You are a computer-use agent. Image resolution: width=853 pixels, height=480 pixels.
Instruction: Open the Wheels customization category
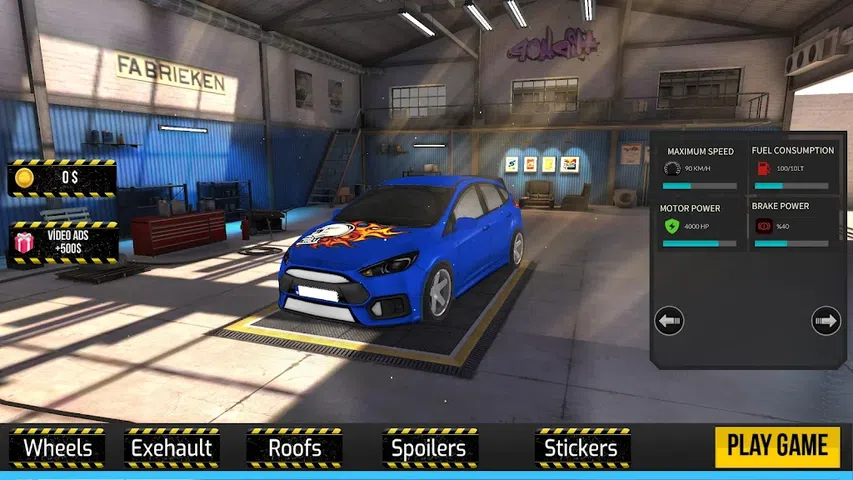pos(57,448)
